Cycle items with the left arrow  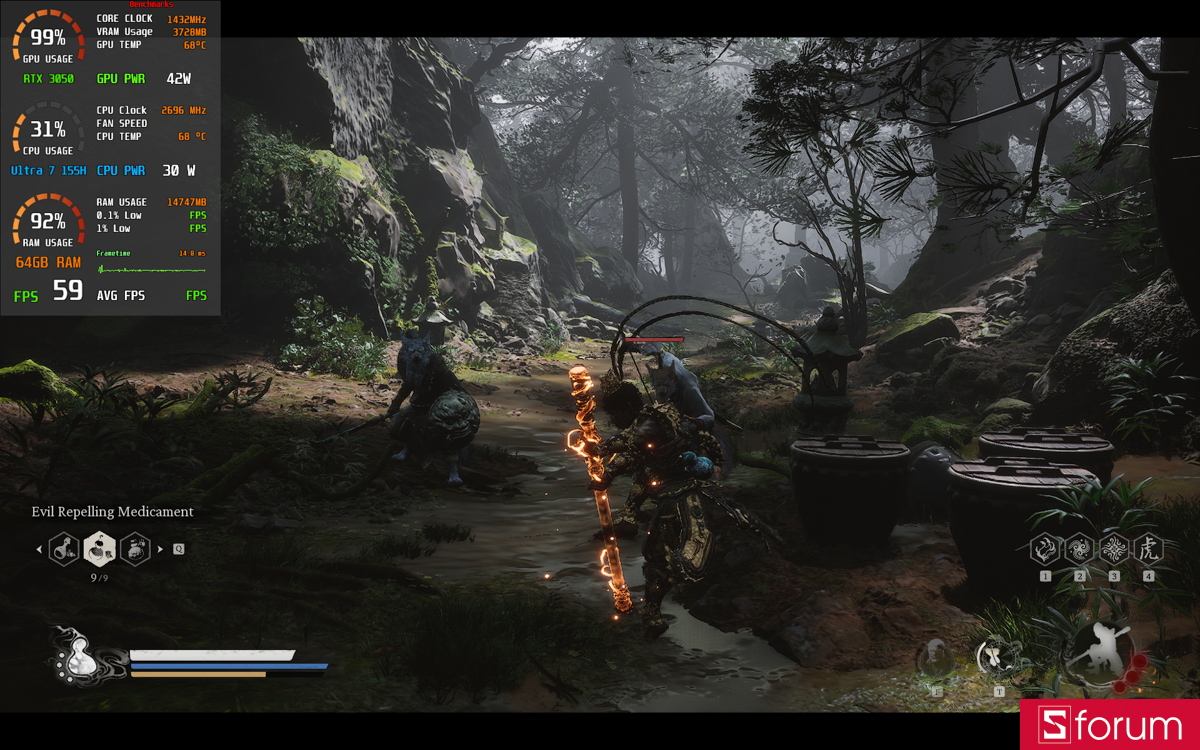tap(39, 549)
